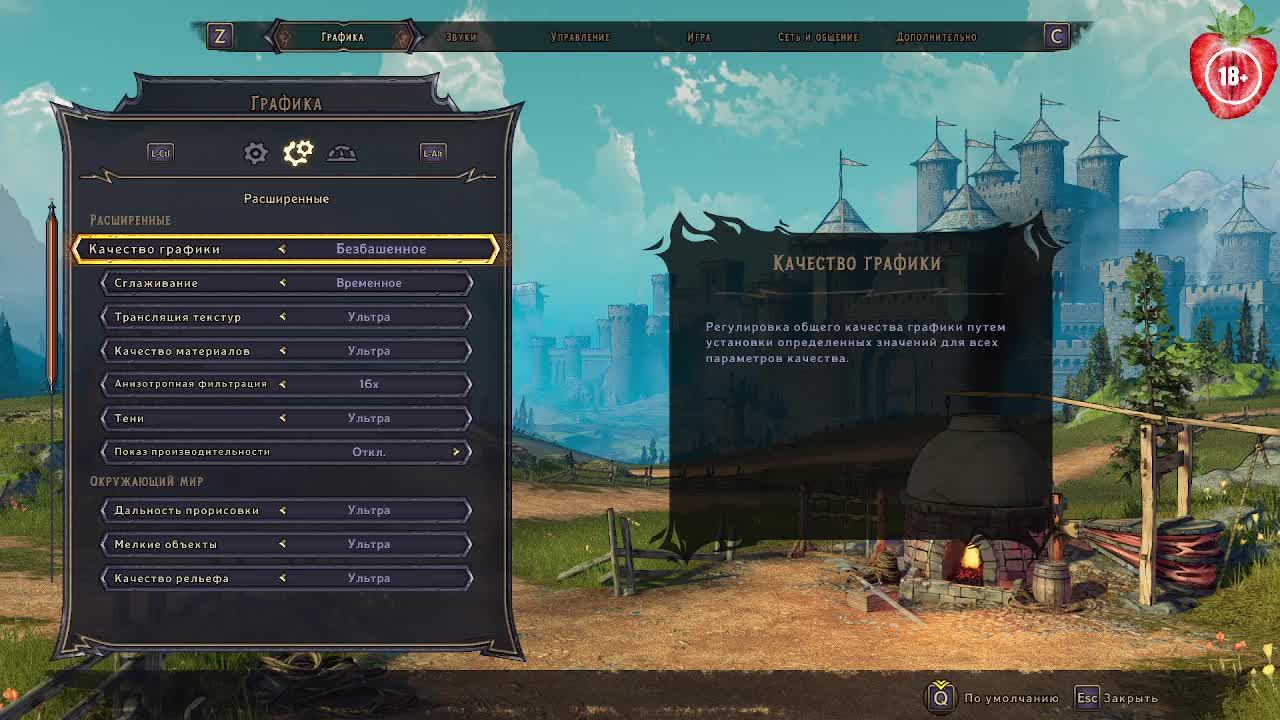The image size is (1280, 720).
Task: Reduce the Качество рельефа setting
Action: click(x=282, y=578)
